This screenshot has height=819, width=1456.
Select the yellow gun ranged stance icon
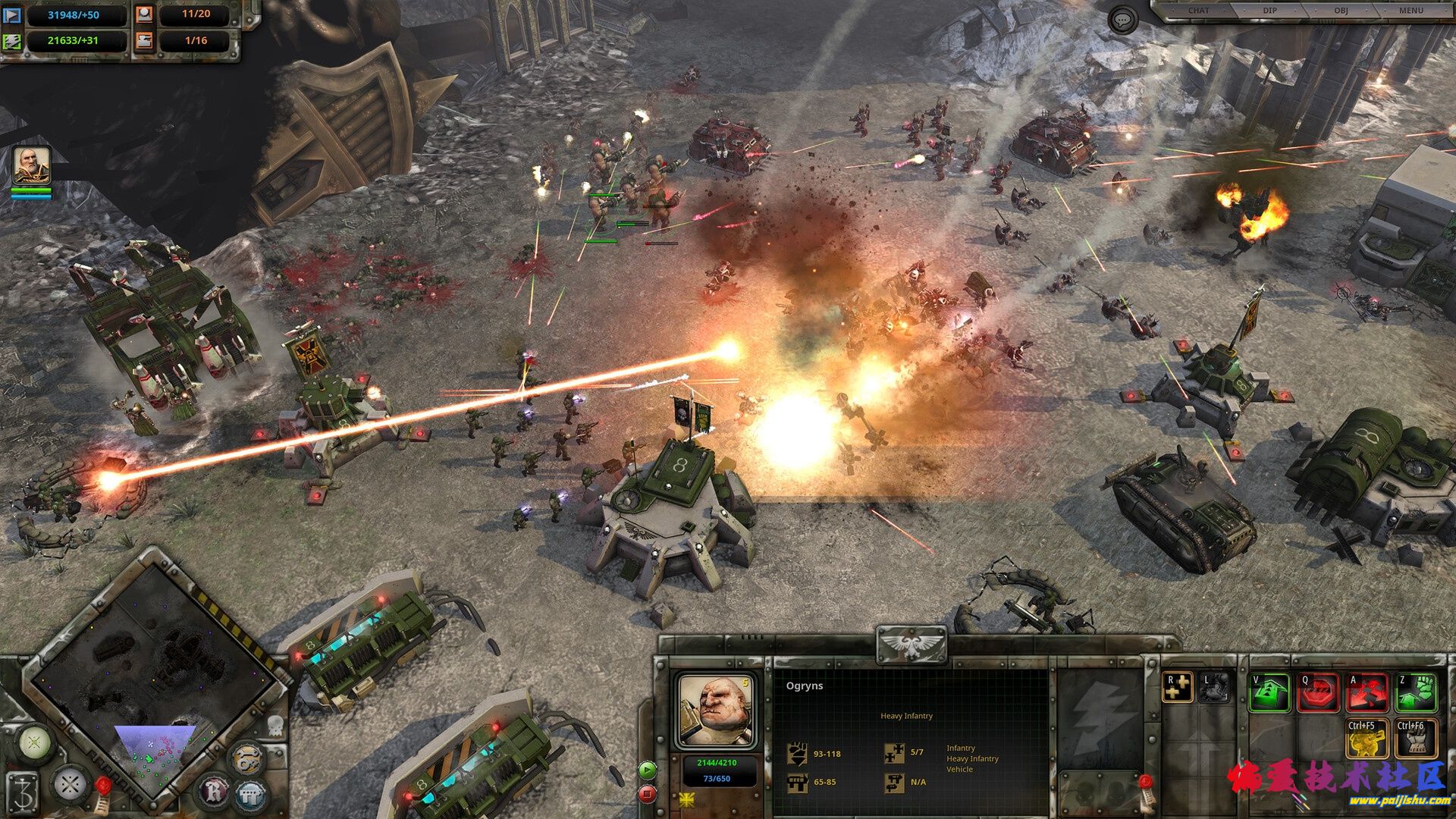(x=1367, y=739)
